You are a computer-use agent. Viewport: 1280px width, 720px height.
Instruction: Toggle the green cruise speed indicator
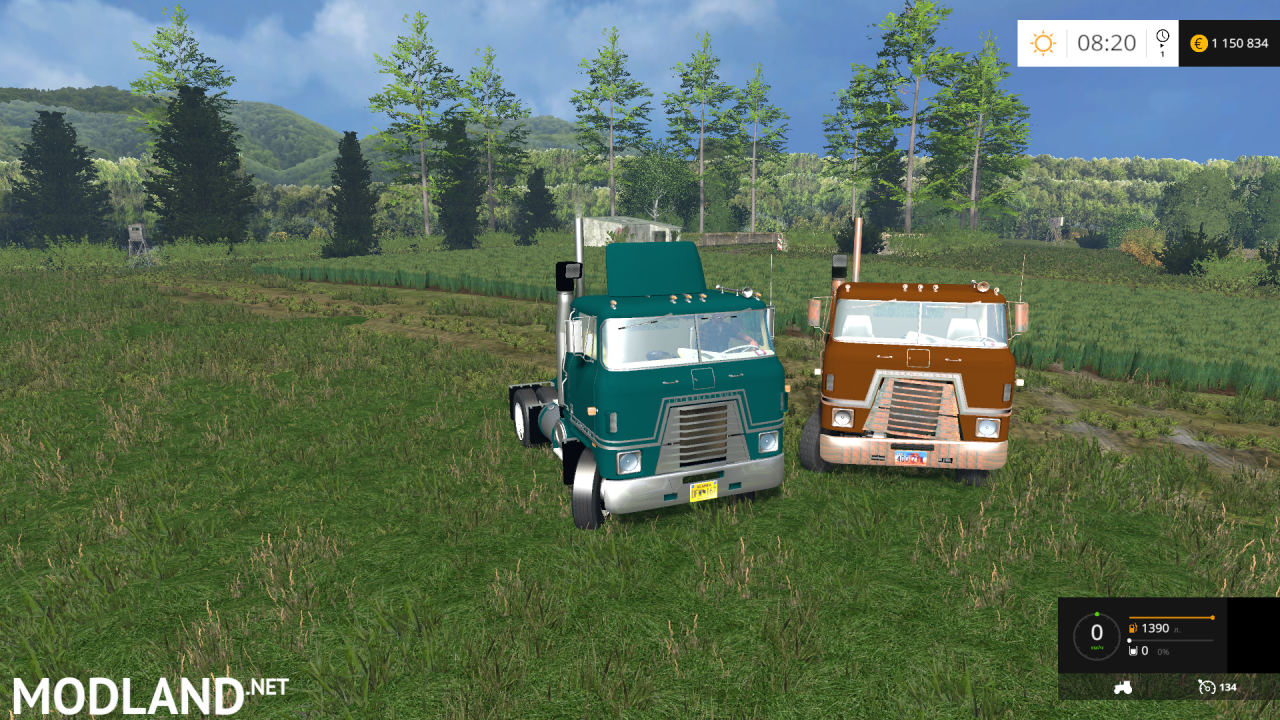(1097, 614)
